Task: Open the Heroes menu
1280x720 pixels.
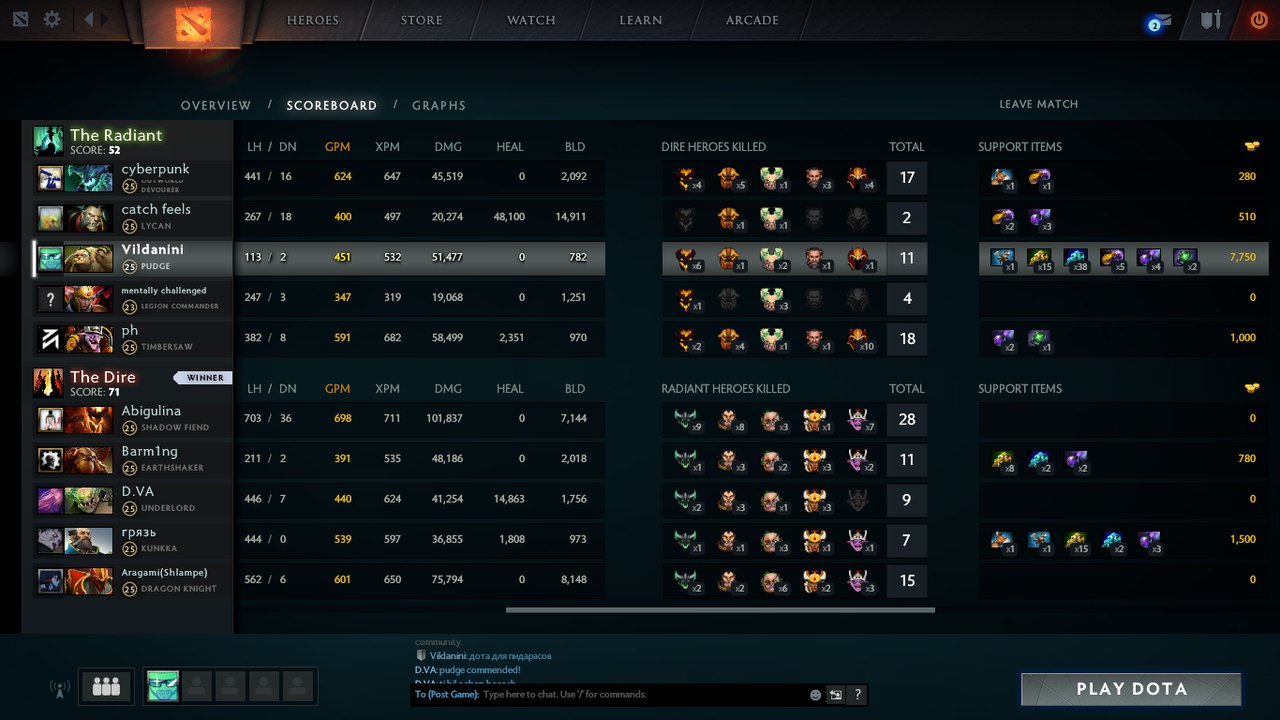Action: click(312, 20)
